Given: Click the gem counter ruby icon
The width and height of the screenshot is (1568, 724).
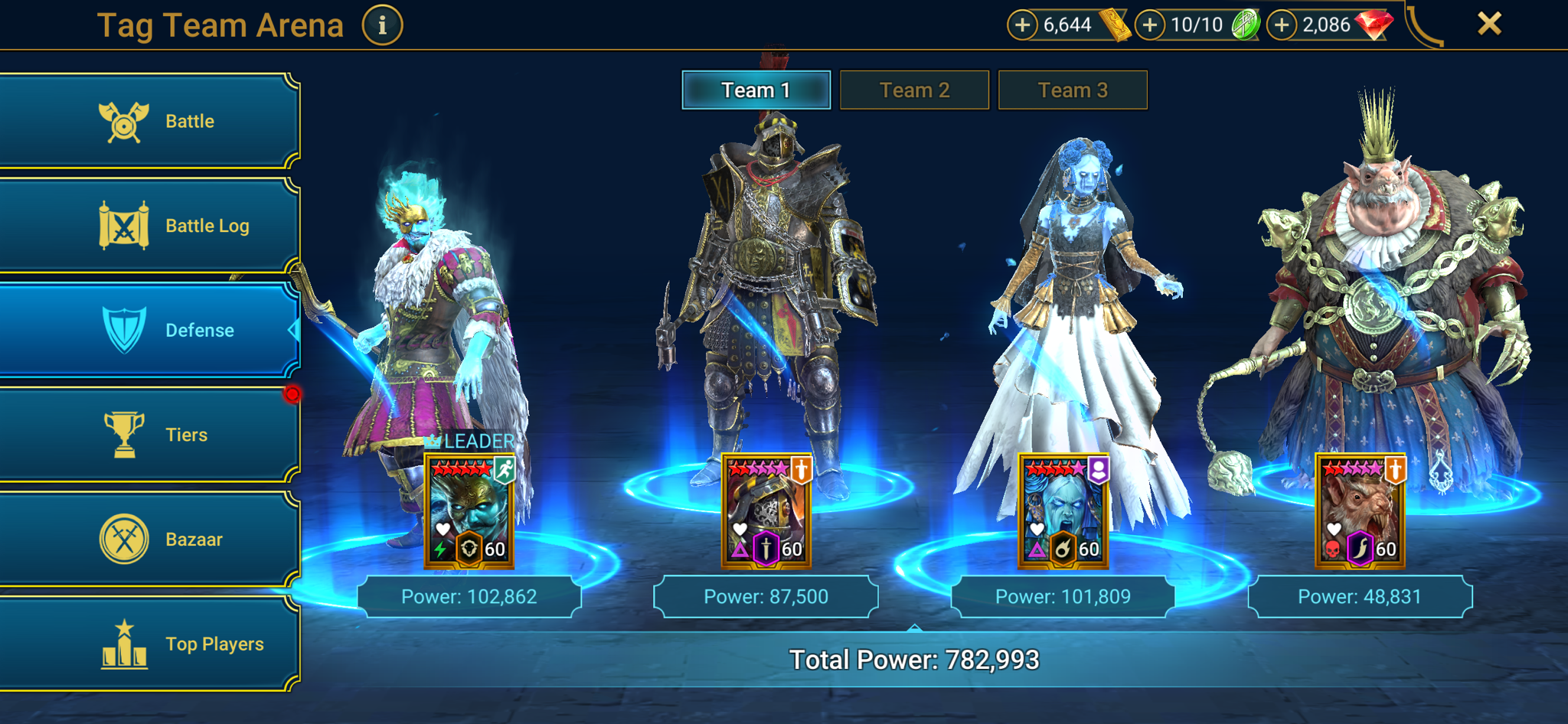Looking at the screenshot, I should pyautogui.click(x=1374, y=24).
